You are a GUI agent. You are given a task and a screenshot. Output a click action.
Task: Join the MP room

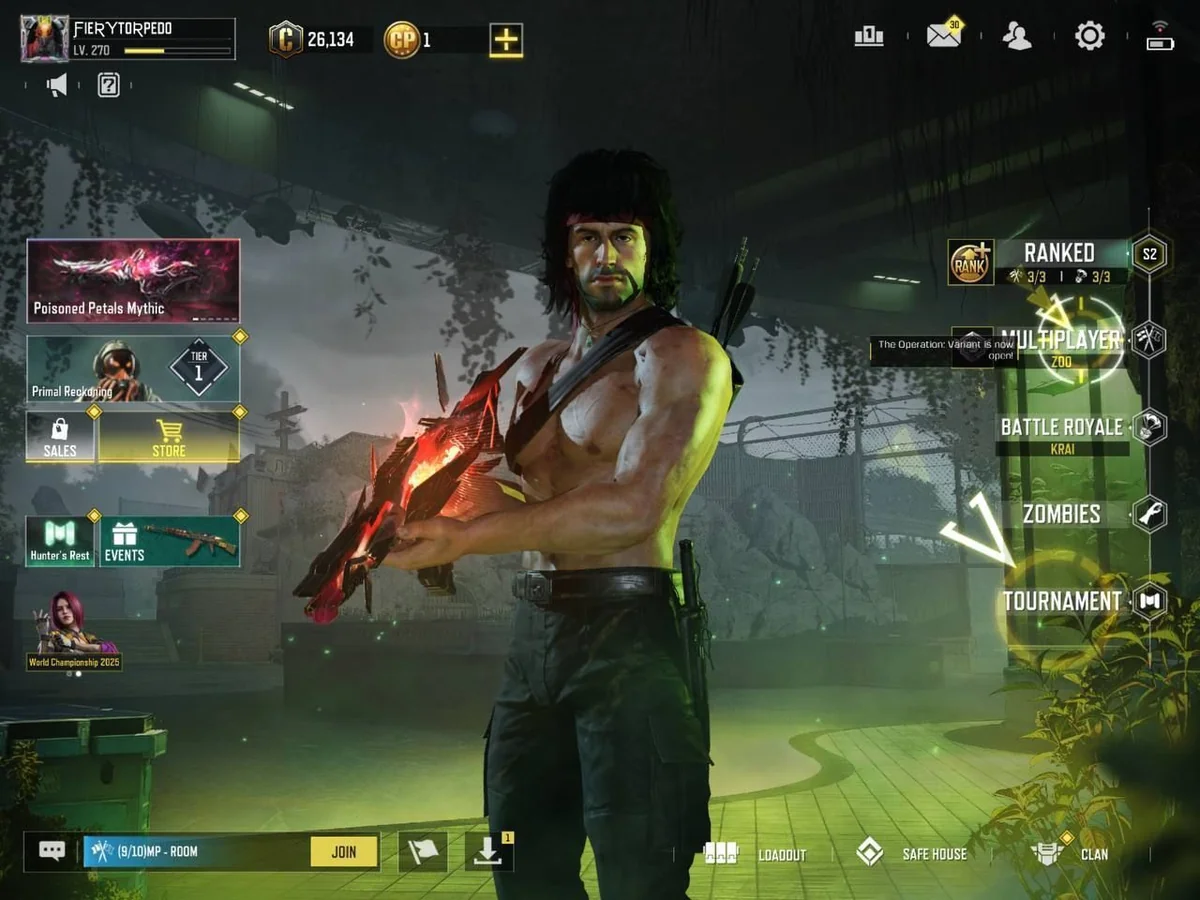[x=344, y=852]
